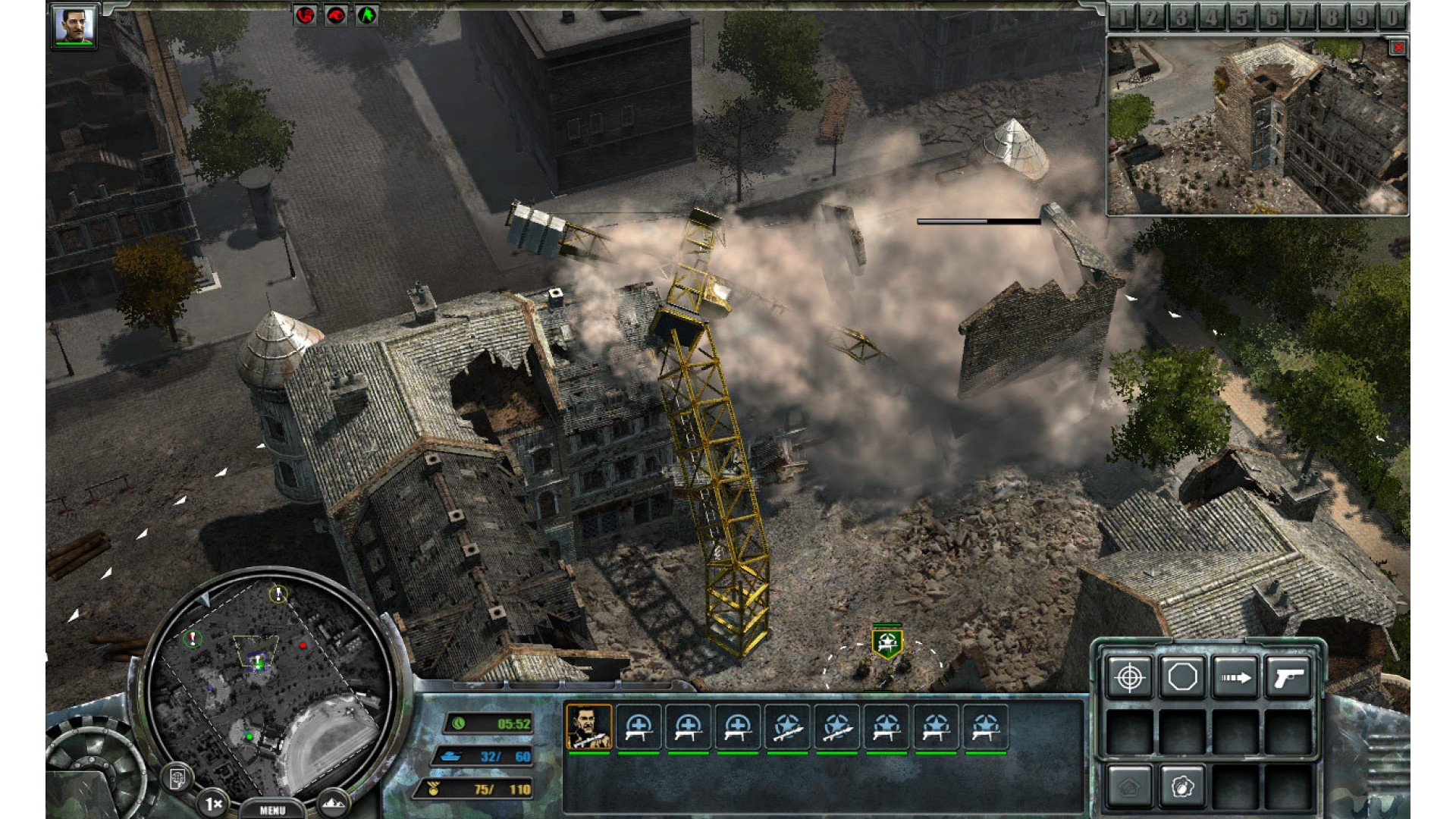The width and height of the screenshot is (1456, 819).
Task: Select the commander portrait at top-left
Action: (74, 26)
